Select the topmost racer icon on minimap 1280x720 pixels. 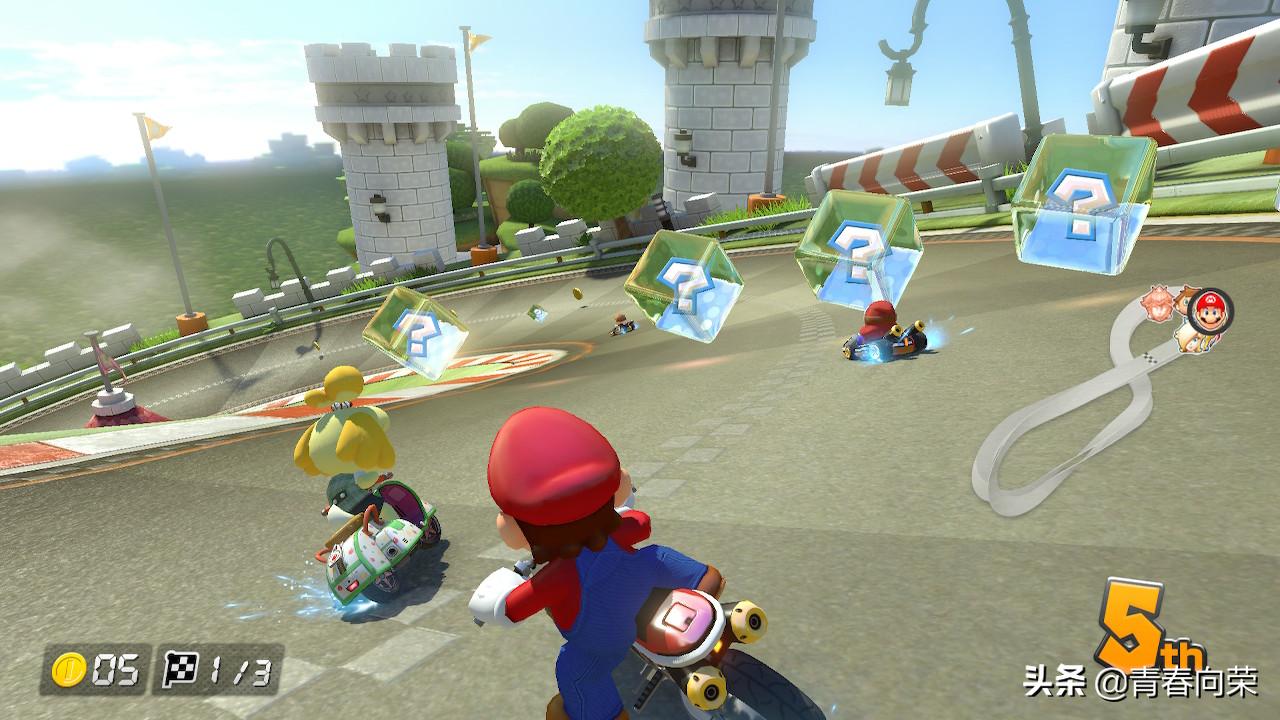(x=1158, y=302)
